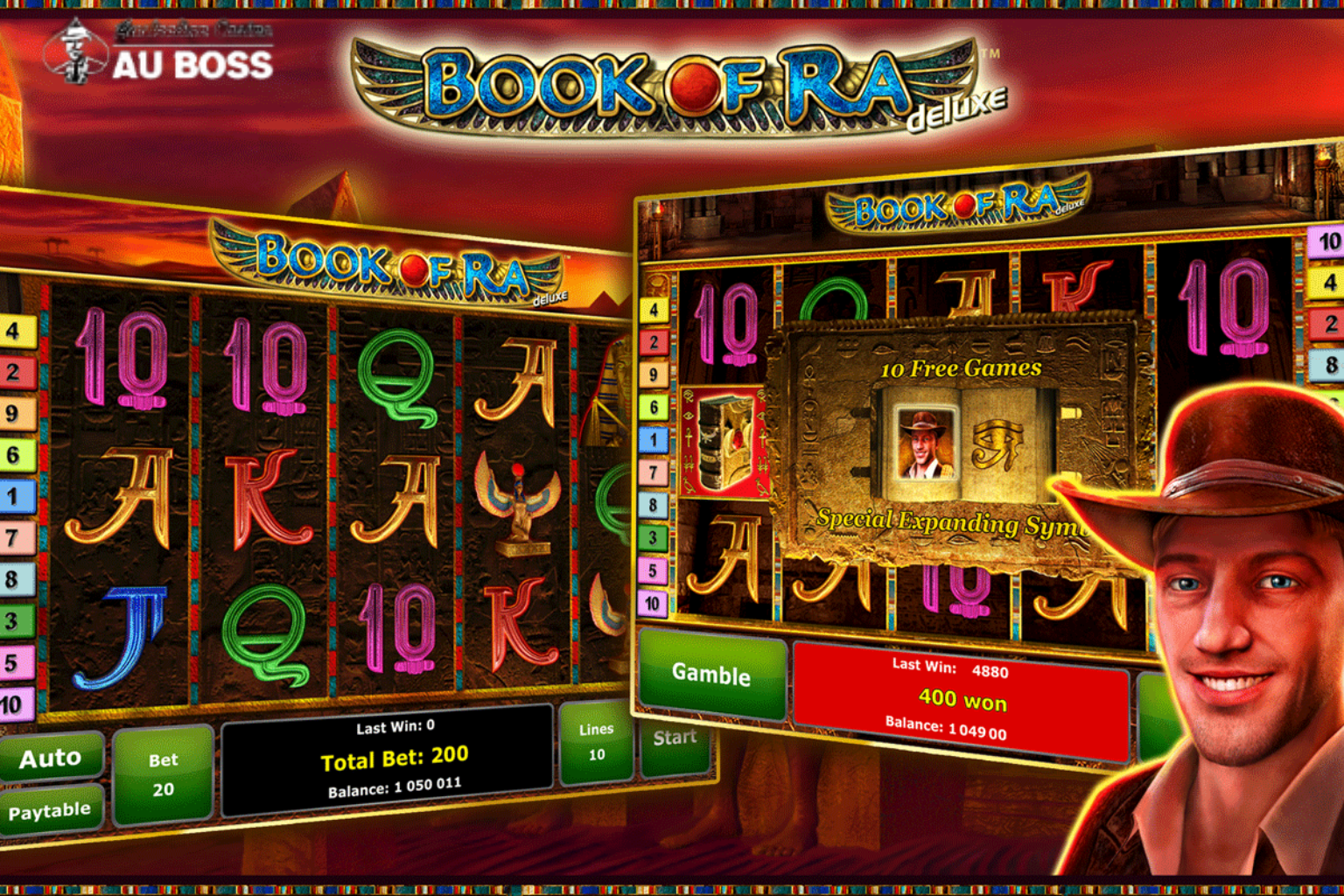
Task: Activate the Auto spin button
Action: pyautogui.click(x=51, y=757)
